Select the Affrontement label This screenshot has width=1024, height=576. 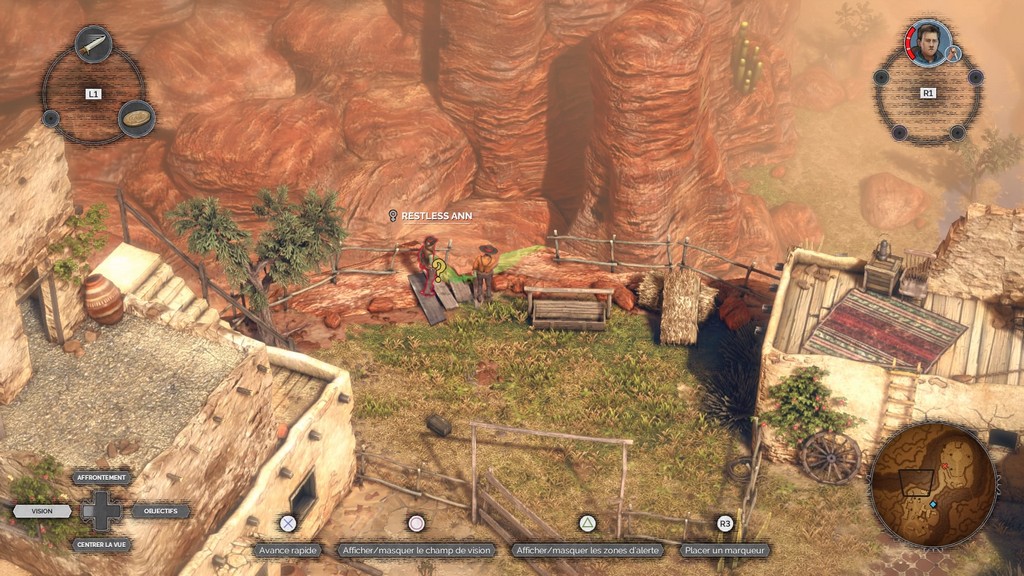[102, 478]
